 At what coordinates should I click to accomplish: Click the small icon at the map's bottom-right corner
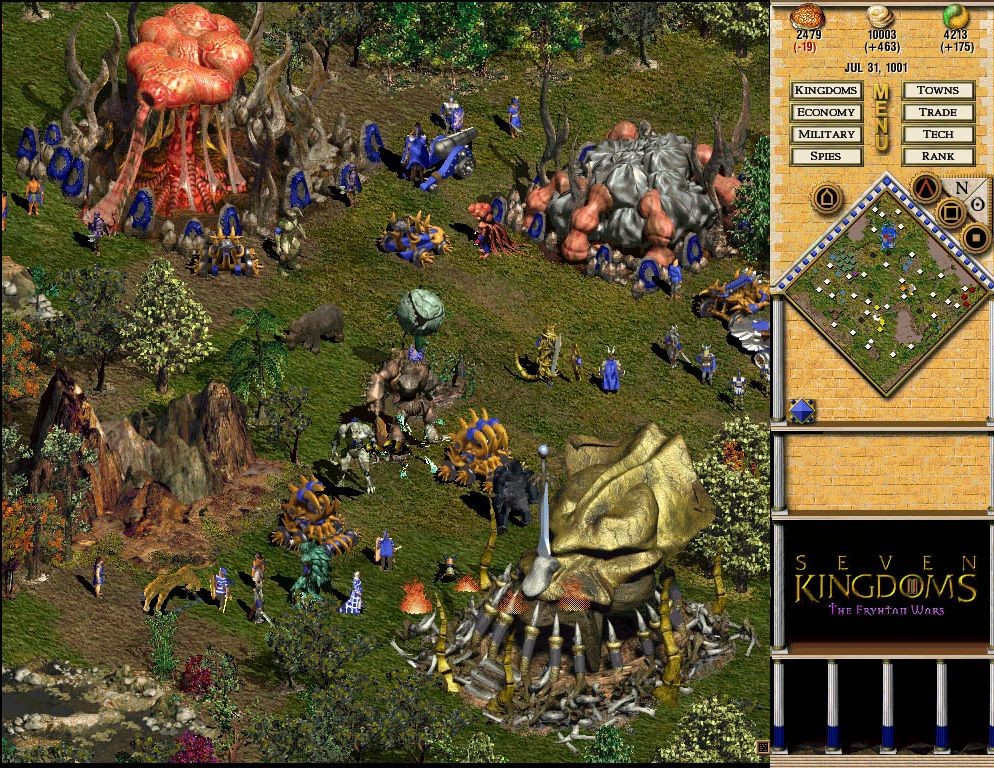(x=762, y=746)
